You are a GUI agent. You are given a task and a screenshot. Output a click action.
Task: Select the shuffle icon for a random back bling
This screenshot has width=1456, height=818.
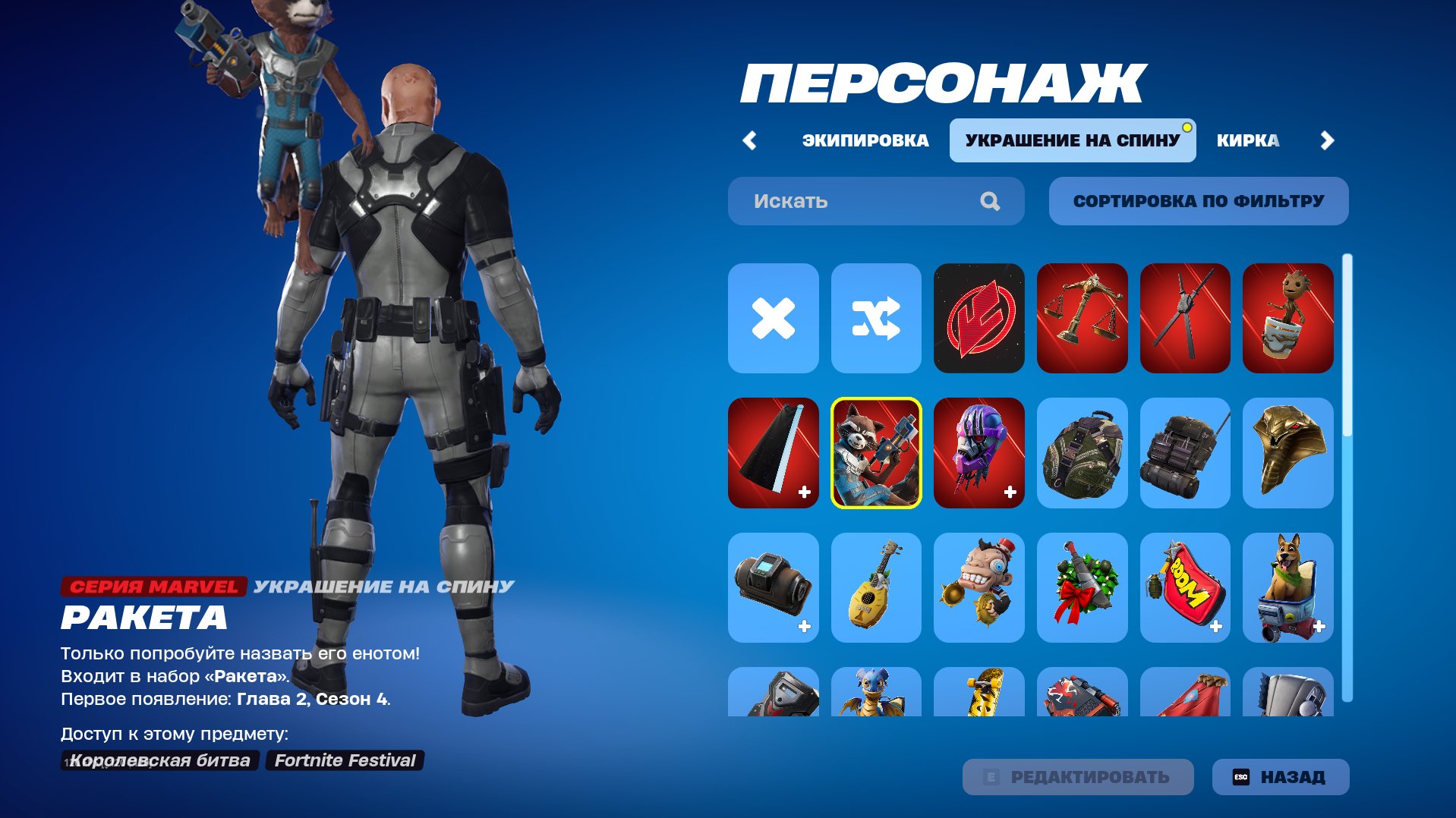pos(875,319)
